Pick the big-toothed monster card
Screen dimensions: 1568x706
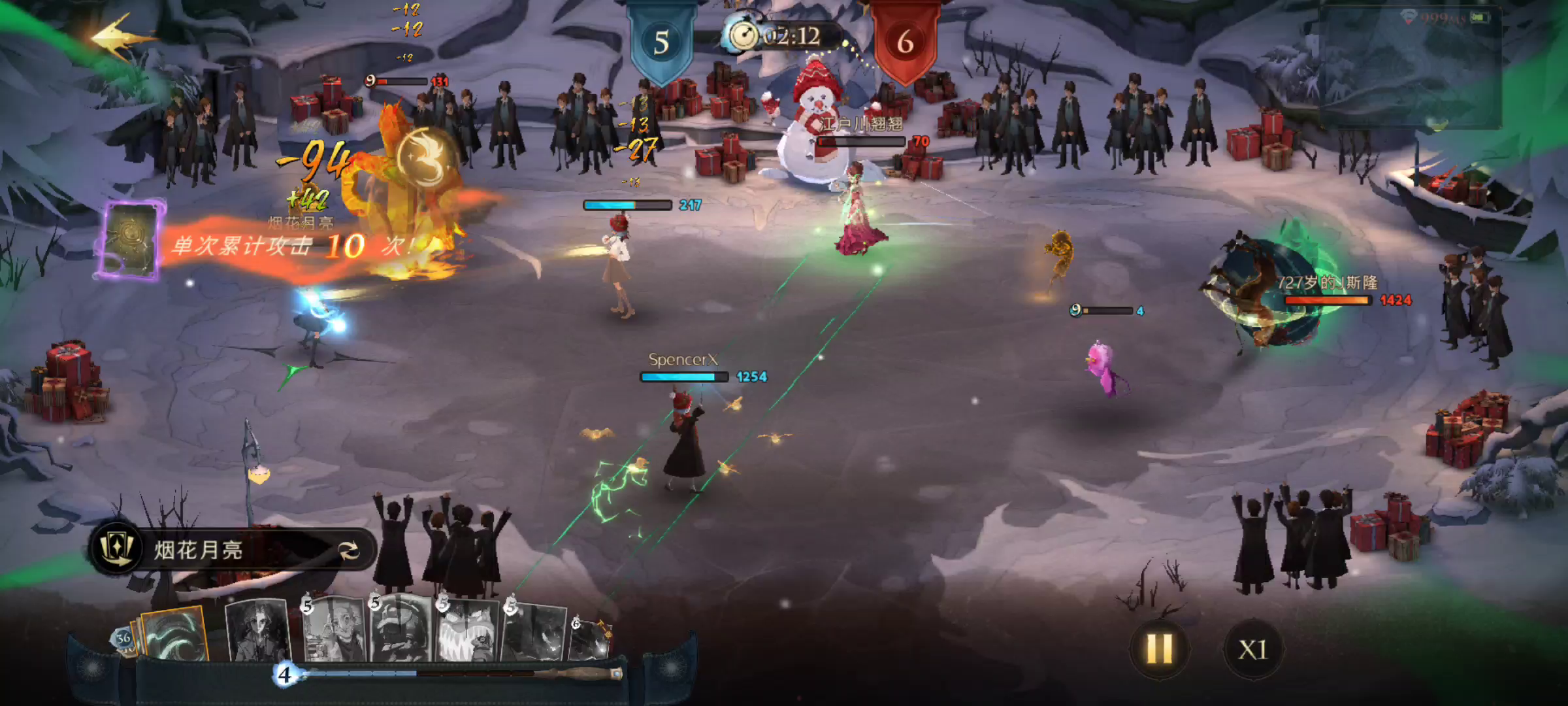(468, 631)
